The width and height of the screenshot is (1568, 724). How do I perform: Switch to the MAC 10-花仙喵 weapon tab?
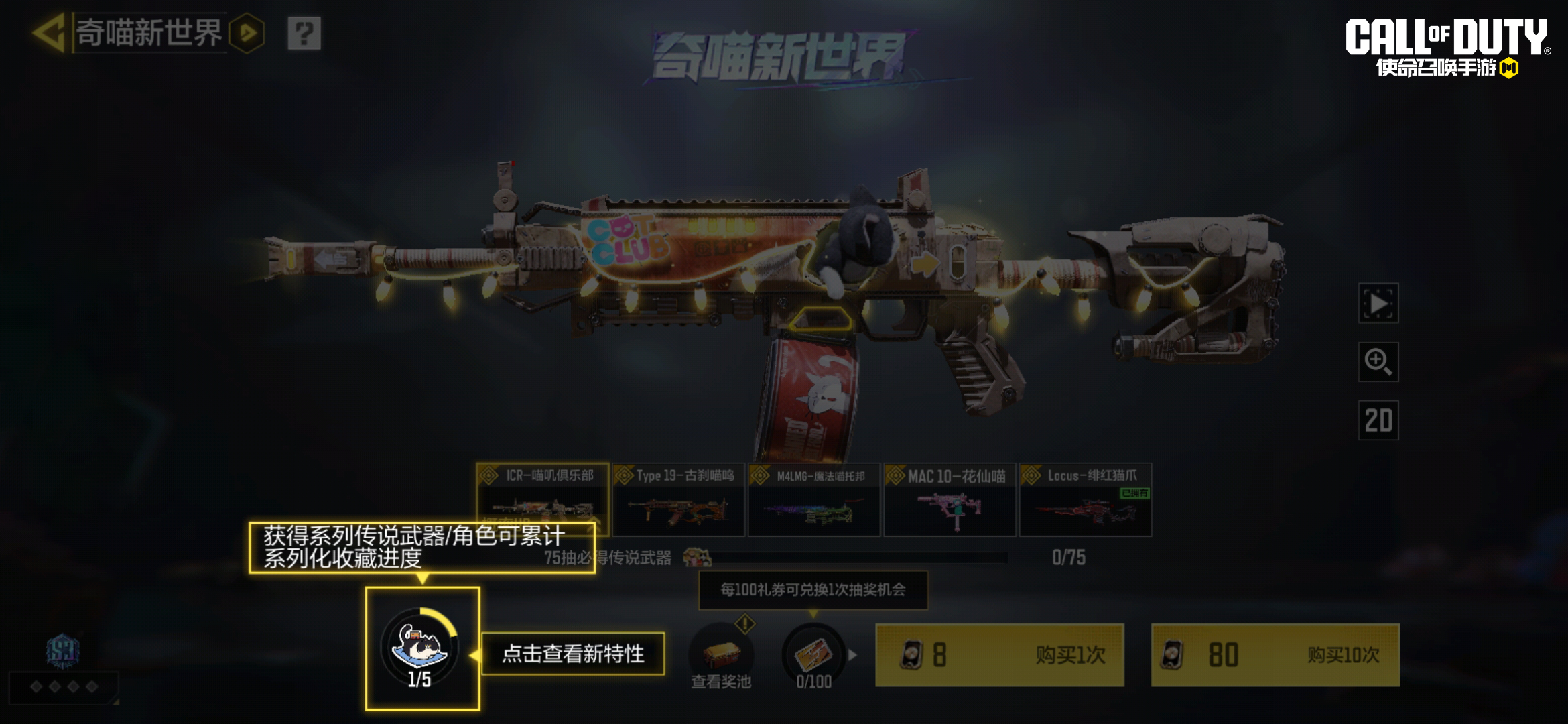(950, 499)
